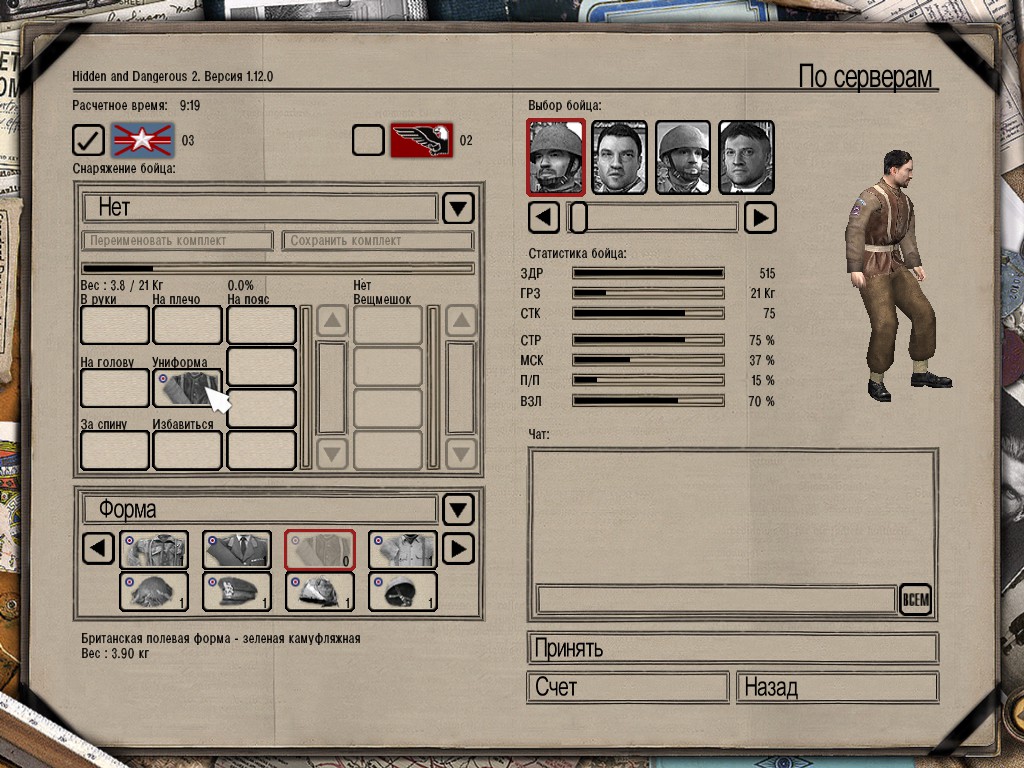Go back with the Назад button
The height and width of the screenshot is (768, 1024).
tap(837, 688)
